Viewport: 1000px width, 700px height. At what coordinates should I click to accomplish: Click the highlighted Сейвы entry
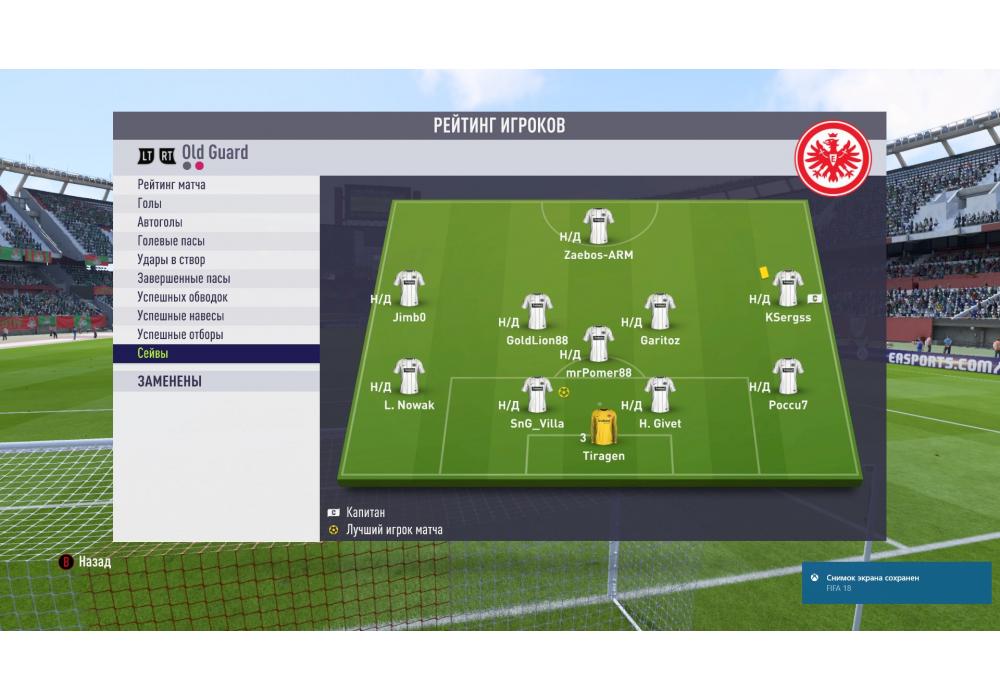click(x=153, y=354)
